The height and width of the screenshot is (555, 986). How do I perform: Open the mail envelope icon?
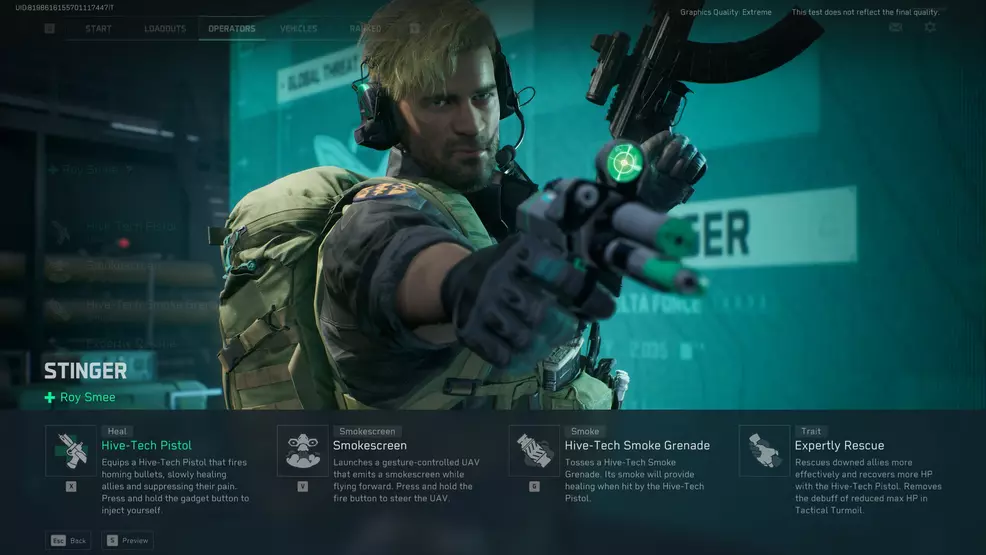coord(895,27)
